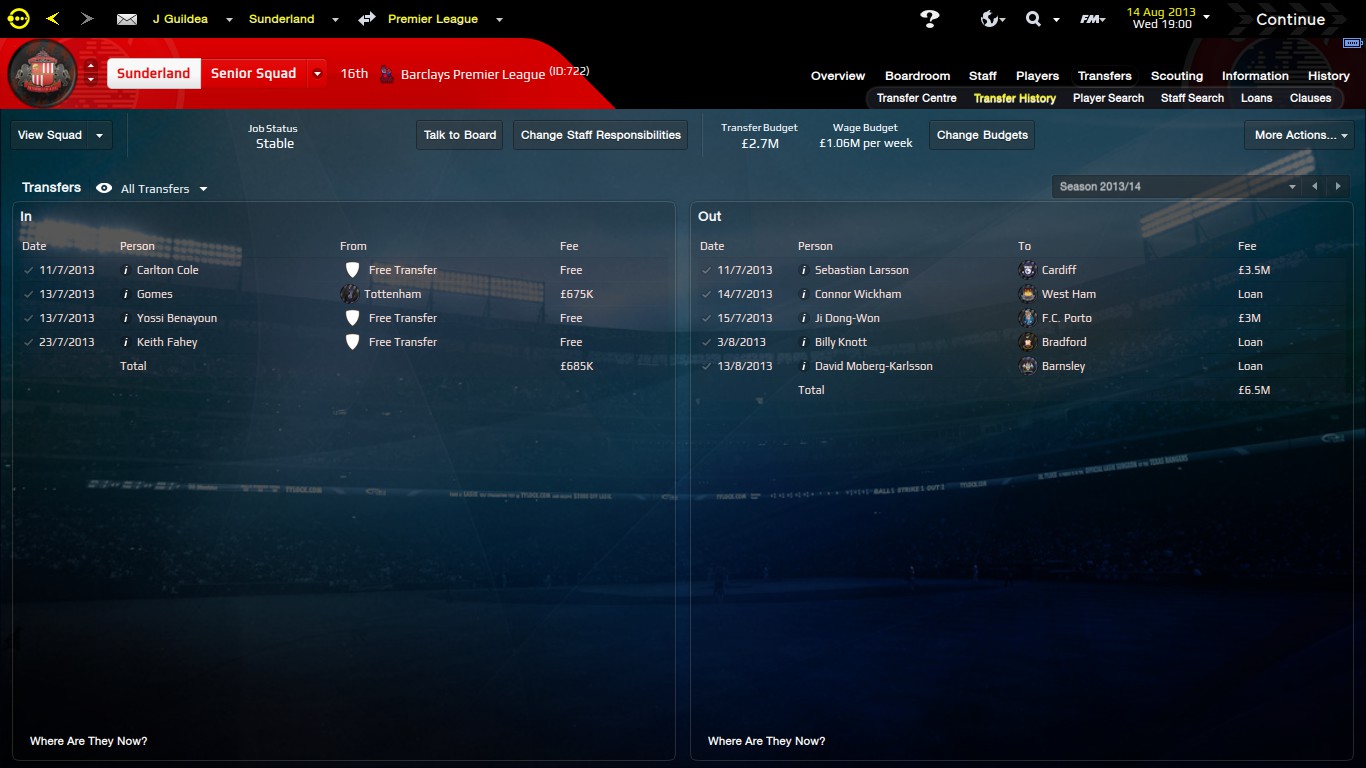
Task: Choose the Season 2013/14 dropdown
Action: 1178,187
